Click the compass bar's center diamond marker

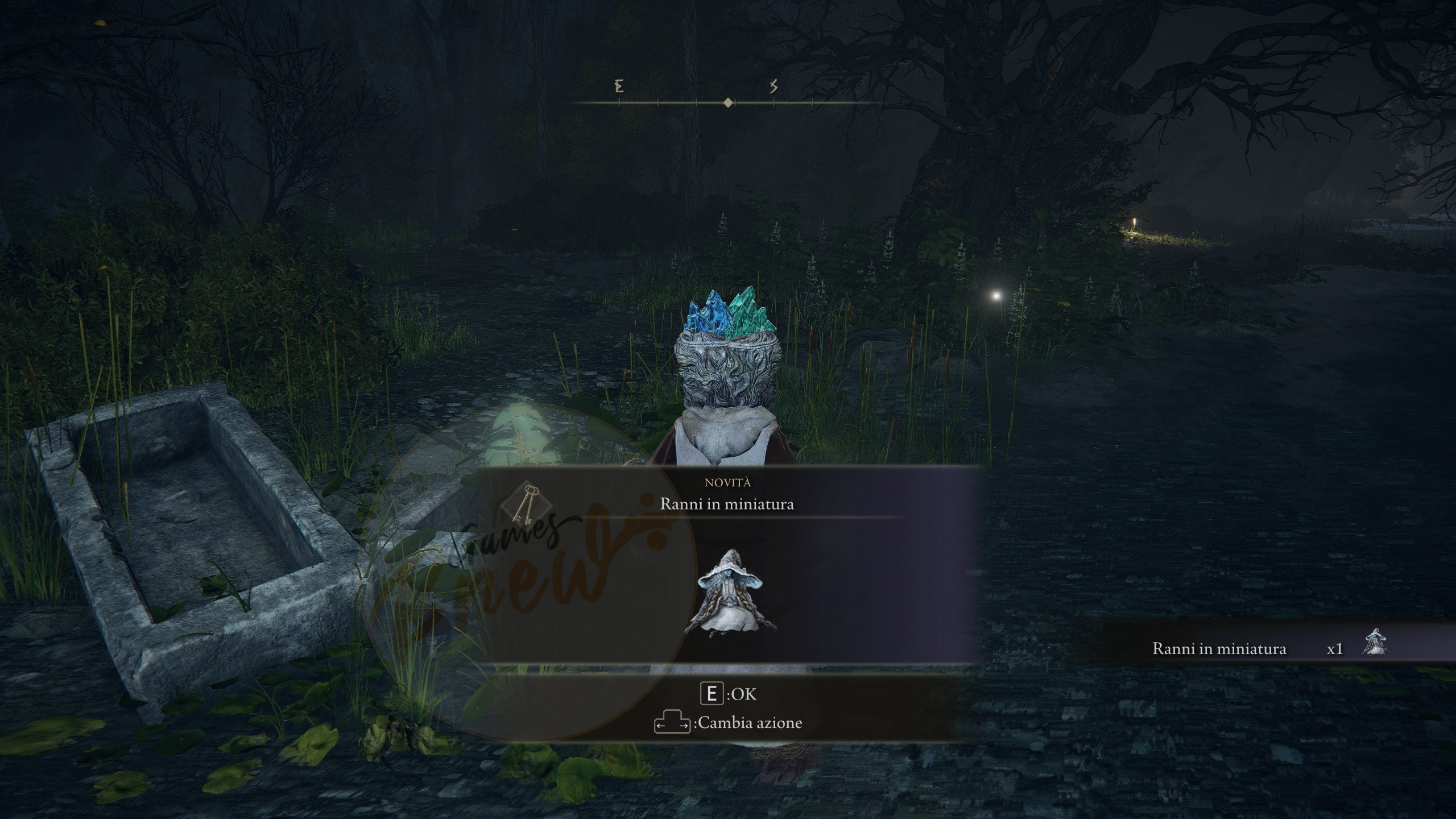click(728, 102)
